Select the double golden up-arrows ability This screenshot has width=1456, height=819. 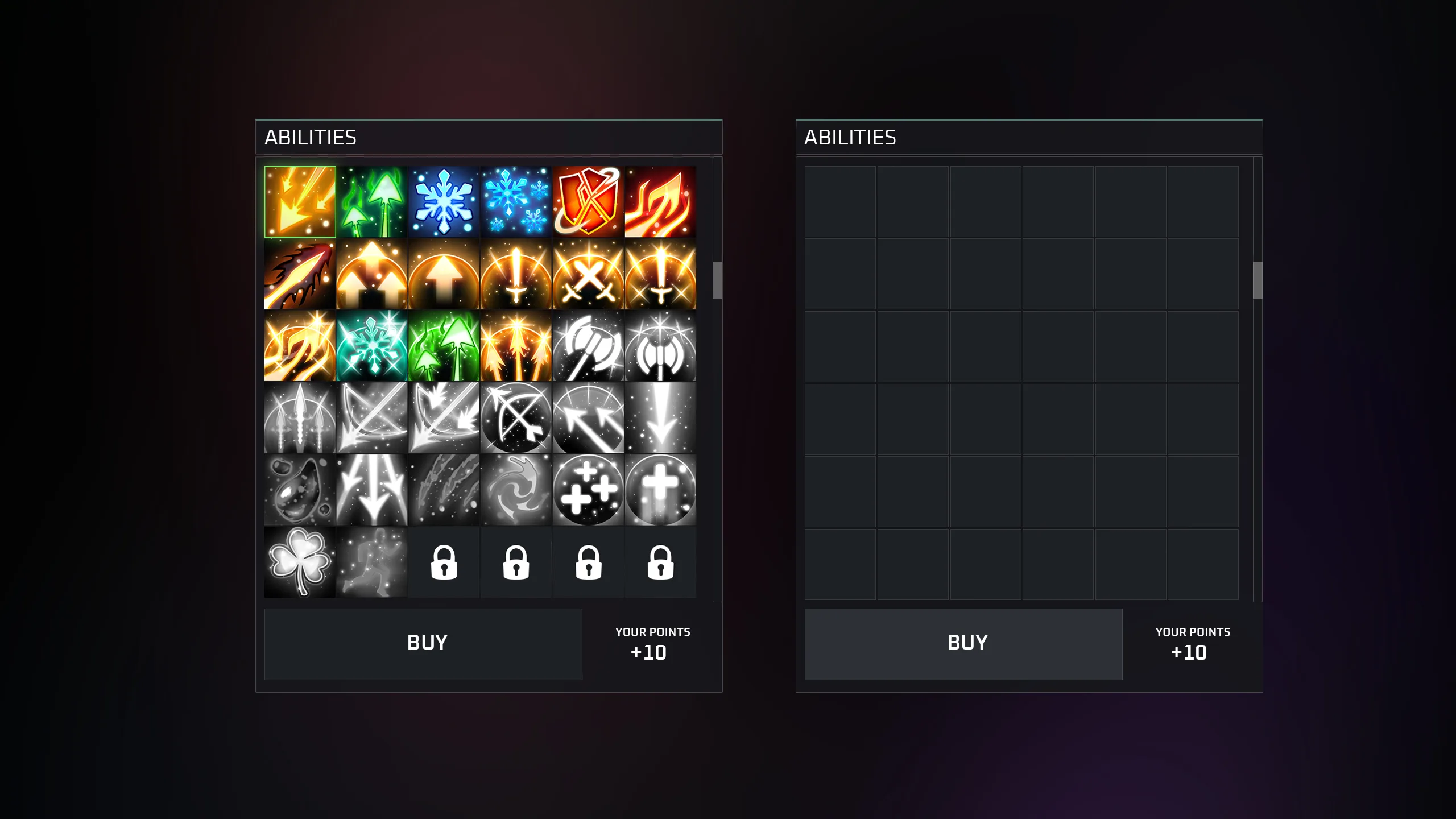tap(372, 274)
